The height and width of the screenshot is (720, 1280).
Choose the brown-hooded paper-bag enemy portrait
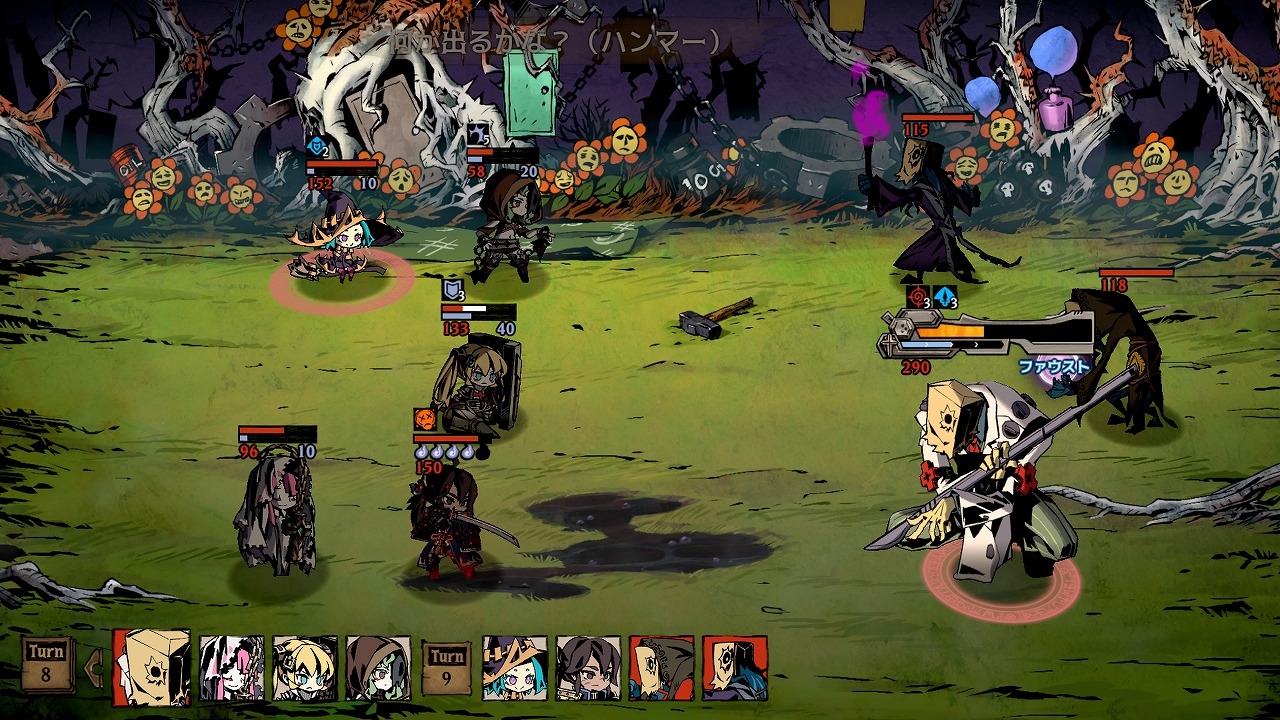coord(661,668)
